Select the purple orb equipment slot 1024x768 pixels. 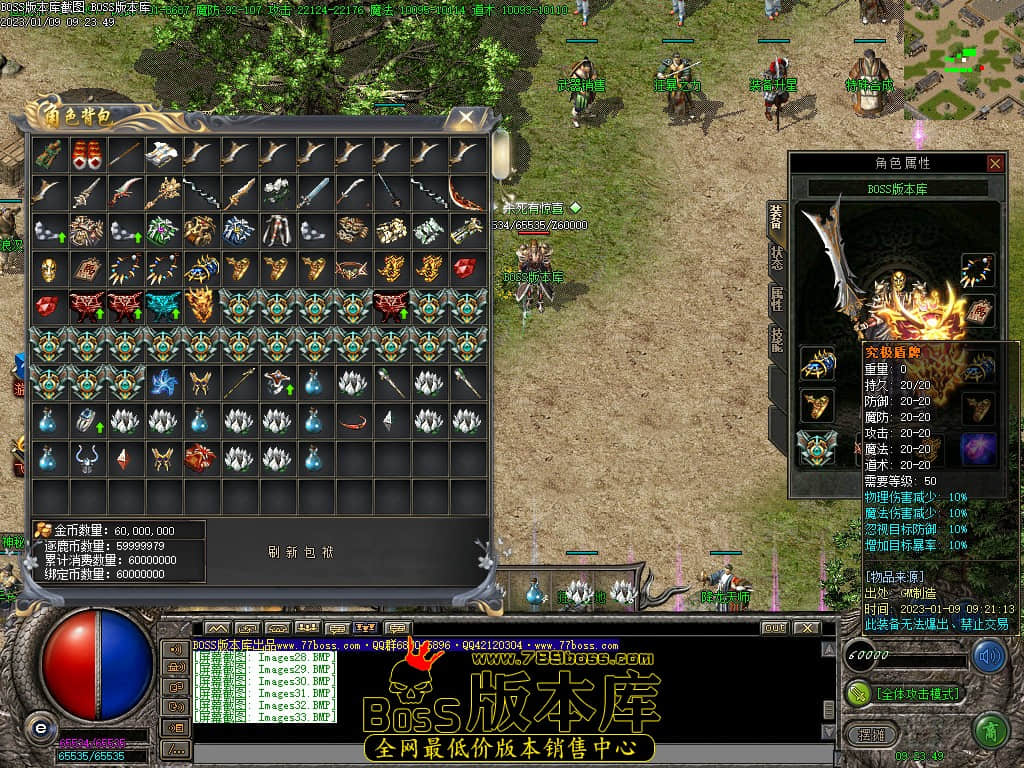[977, 448]
